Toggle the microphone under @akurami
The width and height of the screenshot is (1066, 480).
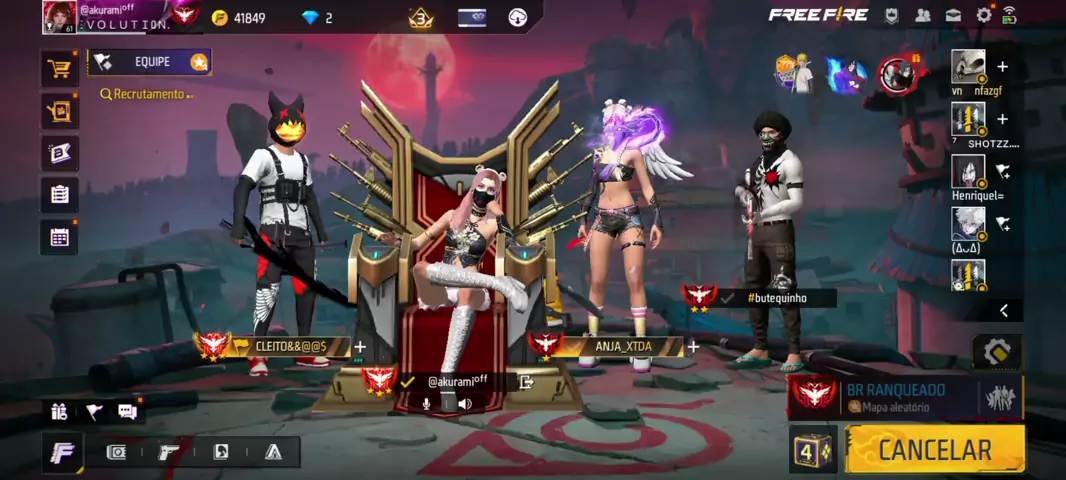pos(427,404)
